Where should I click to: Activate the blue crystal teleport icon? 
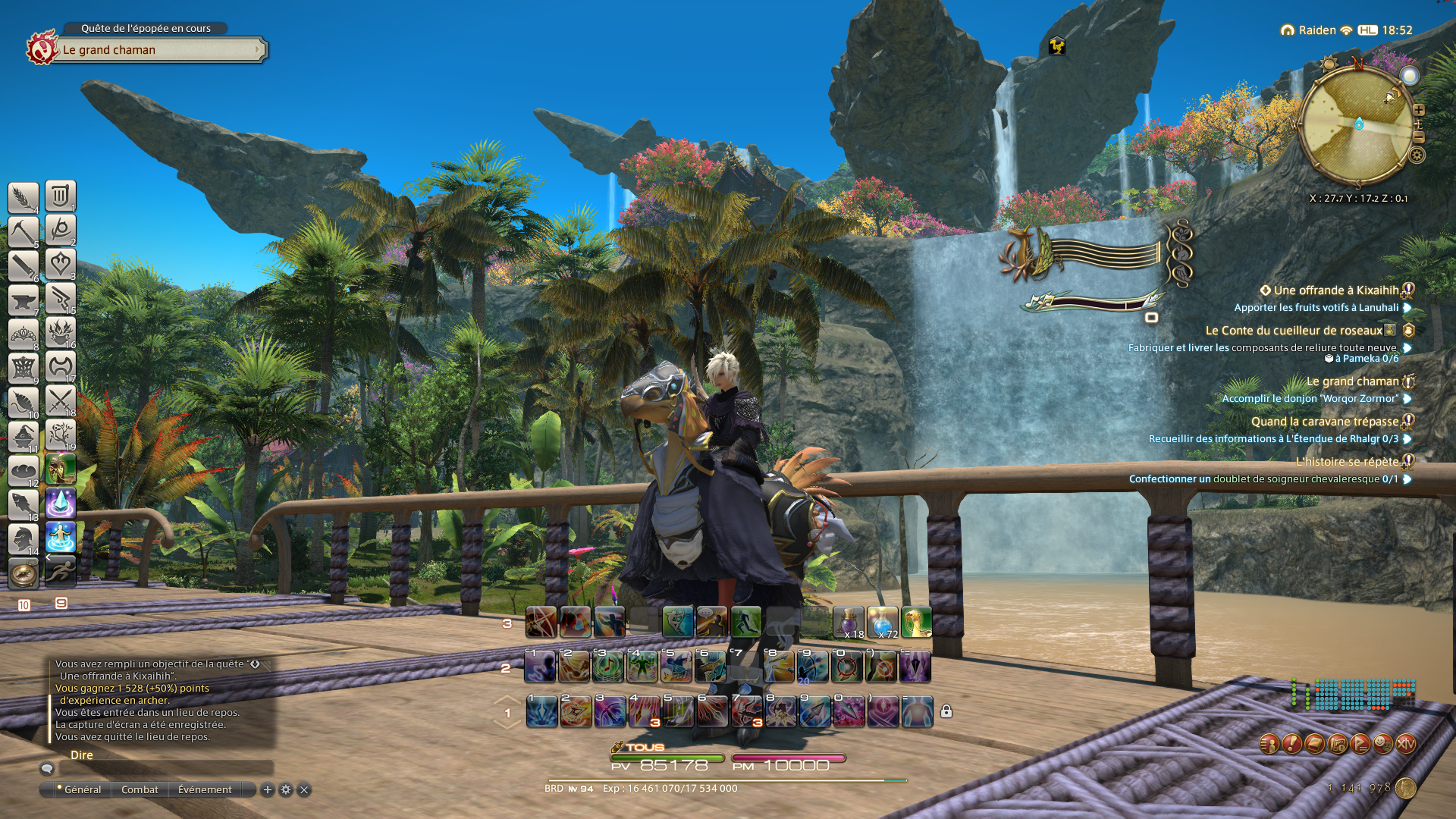(x=61, y=503)
